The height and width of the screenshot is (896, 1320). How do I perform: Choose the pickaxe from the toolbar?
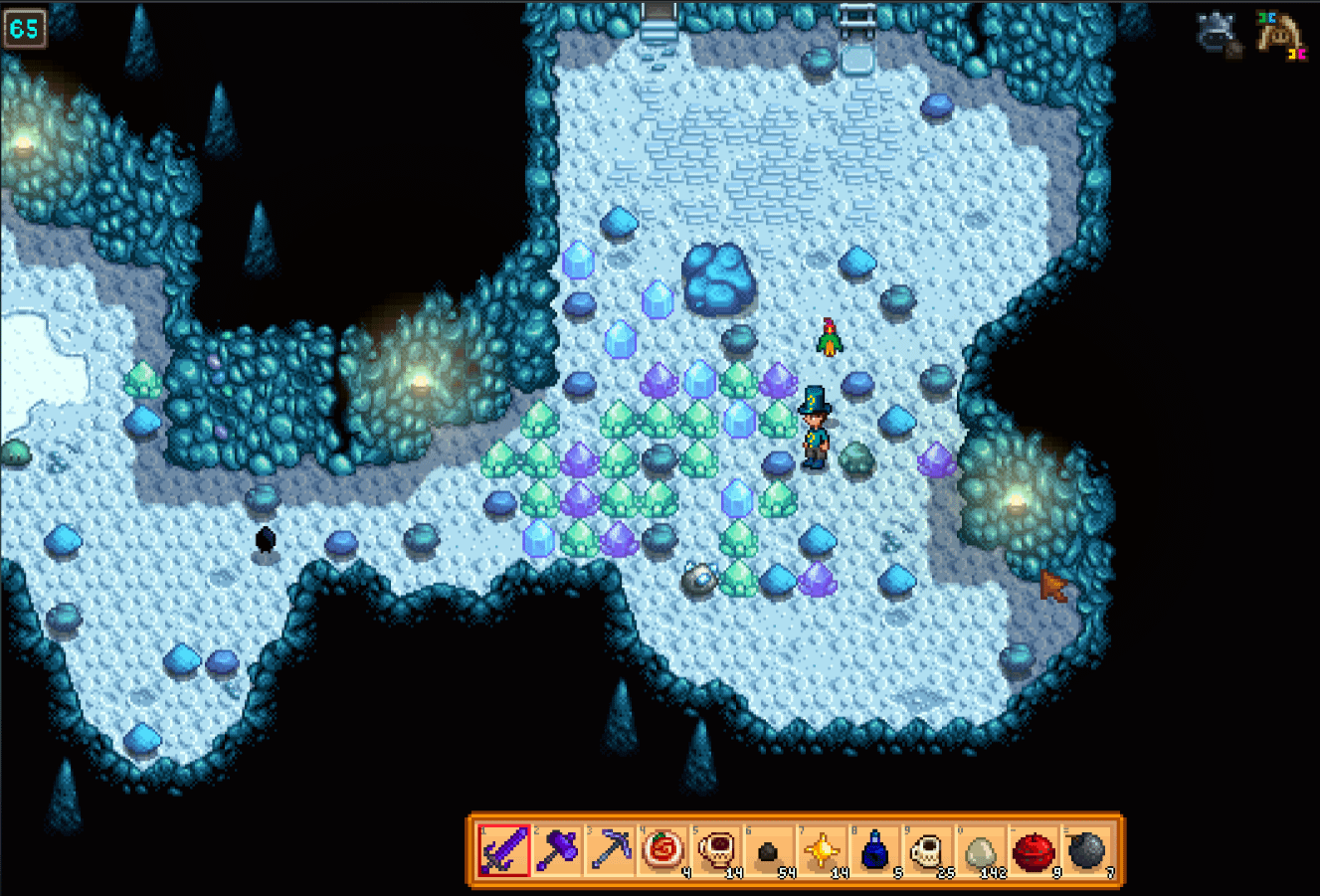[x=609, y=851]
